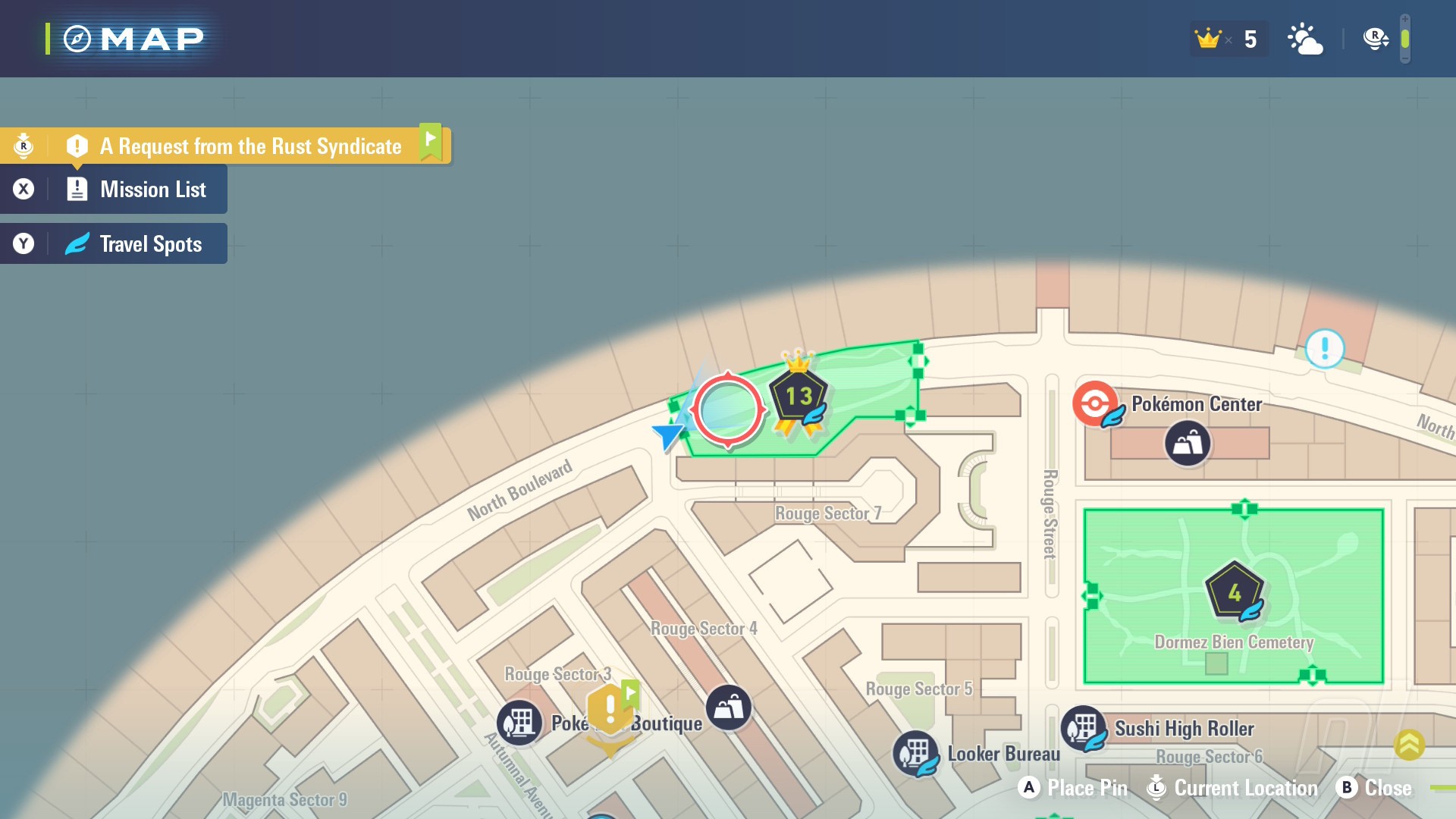Click the Sushi High Roller building icon
Viewport: 1456px width, 819px height.
point(1084,728)
